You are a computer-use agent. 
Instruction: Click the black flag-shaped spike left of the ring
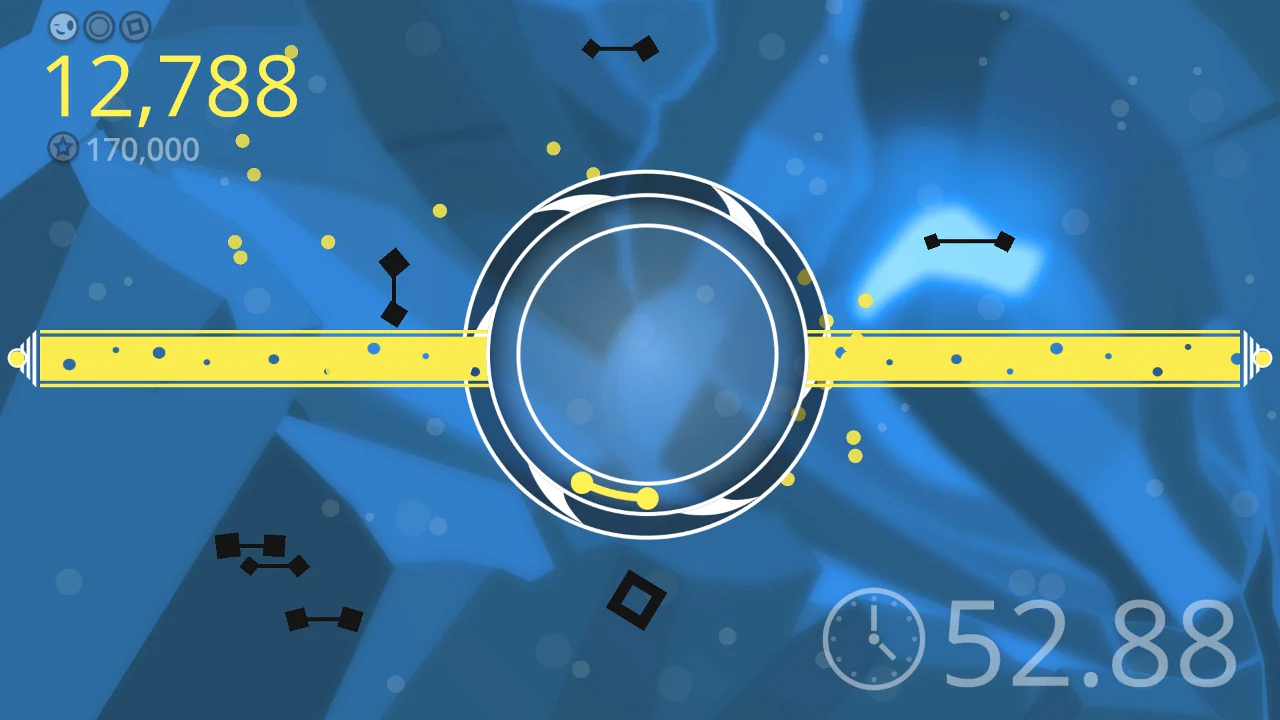pos(394,285)
